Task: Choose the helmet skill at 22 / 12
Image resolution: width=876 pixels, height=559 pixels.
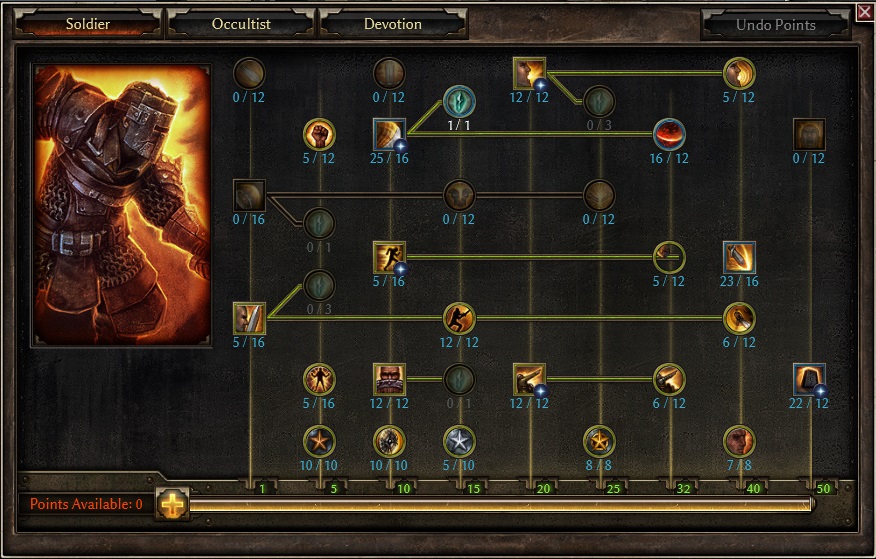Action: click(809, 379)
